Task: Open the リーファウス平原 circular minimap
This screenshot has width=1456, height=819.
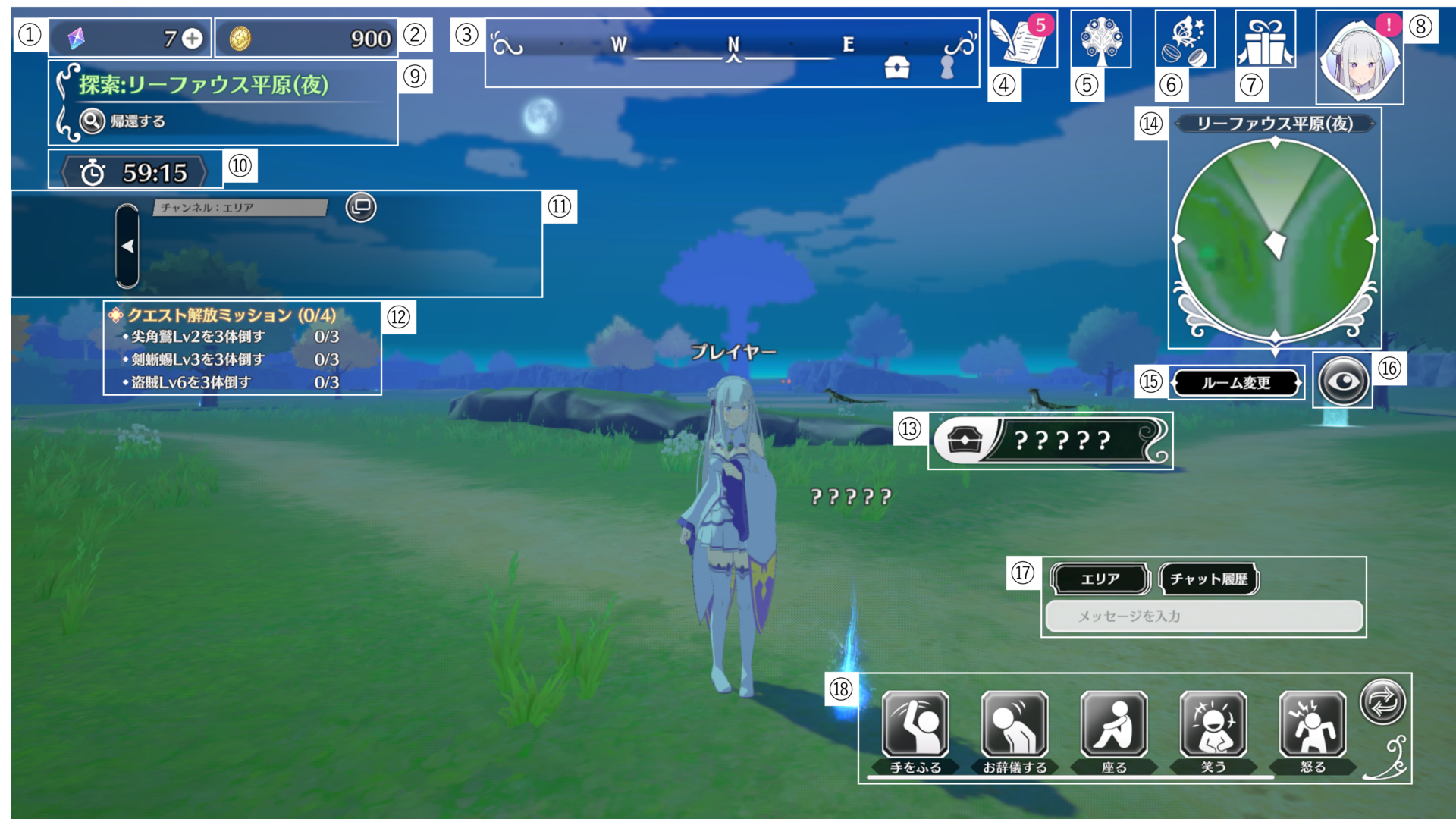Action: click(1275, 239)
